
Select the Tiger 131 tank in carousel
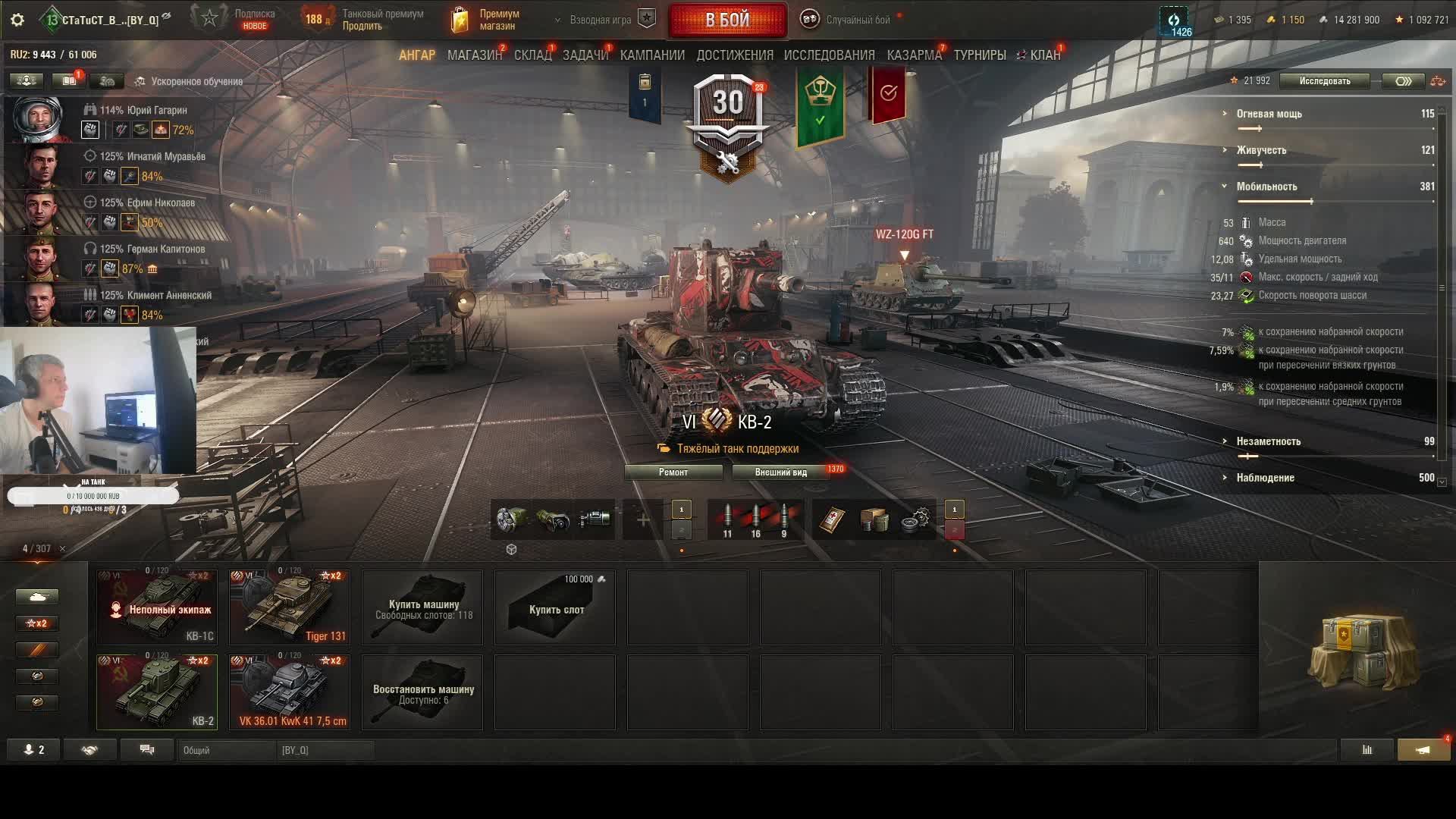tap(290, 607)
